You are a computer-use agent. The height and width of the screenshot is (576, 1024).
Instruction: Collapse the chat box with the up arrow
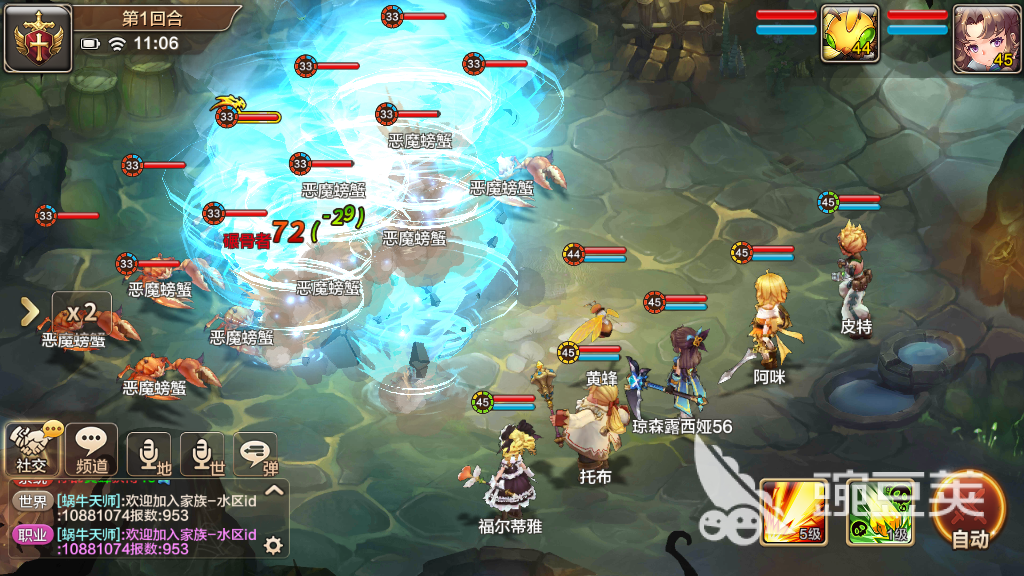(274, 490)
